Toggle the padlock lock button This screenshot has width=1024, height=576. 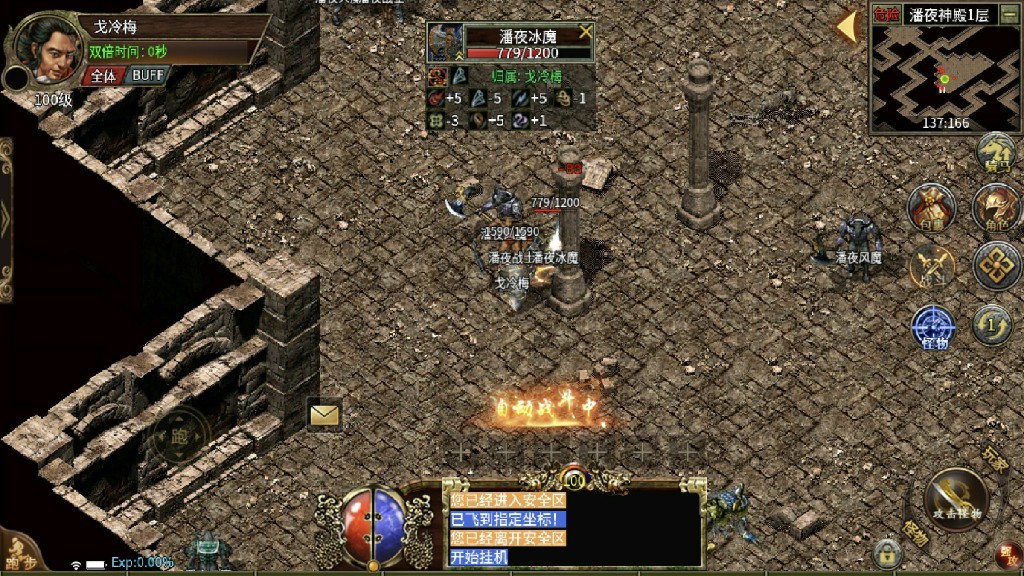pyautogui.click(x=885, y=551)
